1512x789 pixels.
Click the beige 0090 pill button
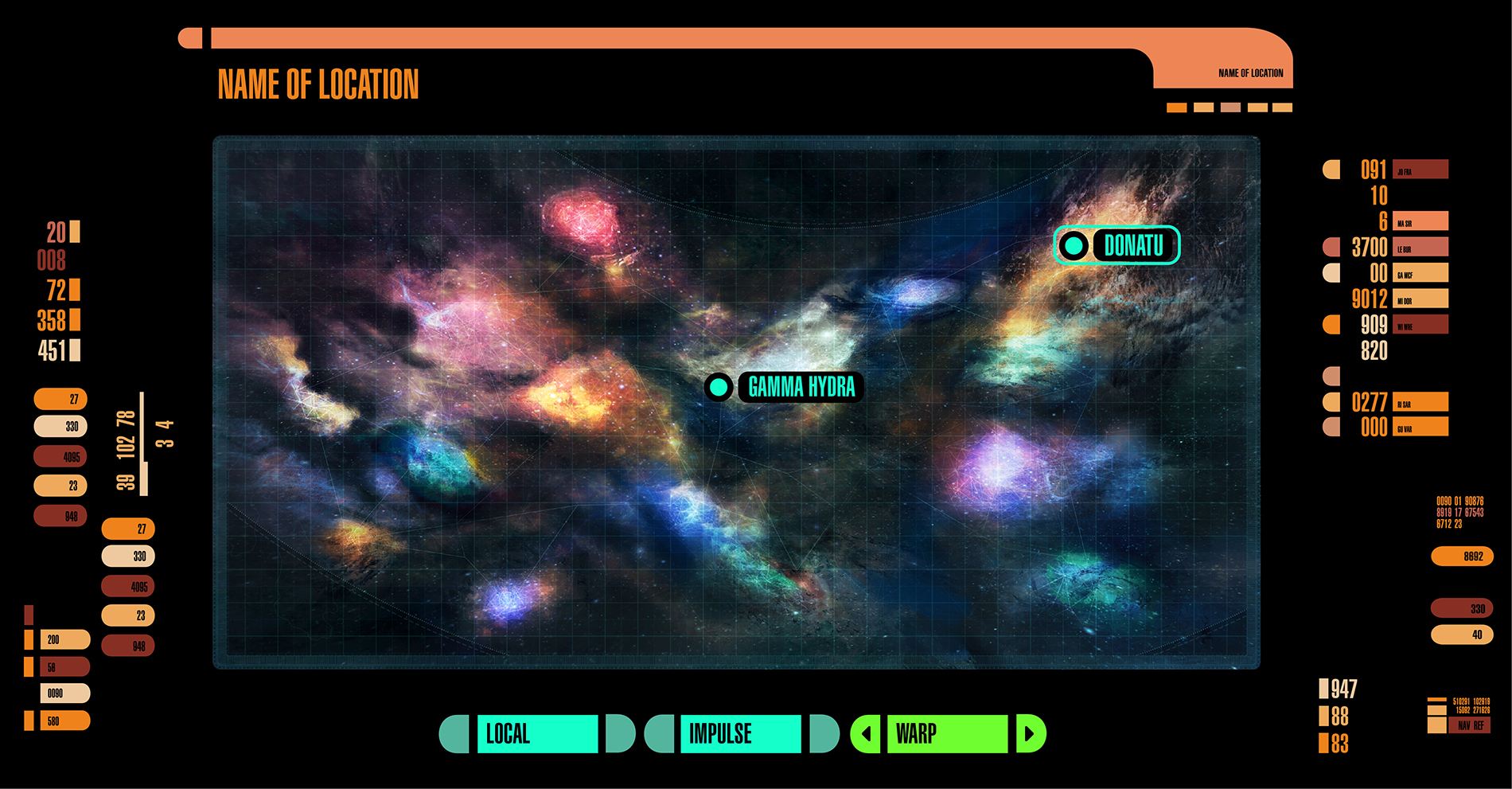coord(64,693)
